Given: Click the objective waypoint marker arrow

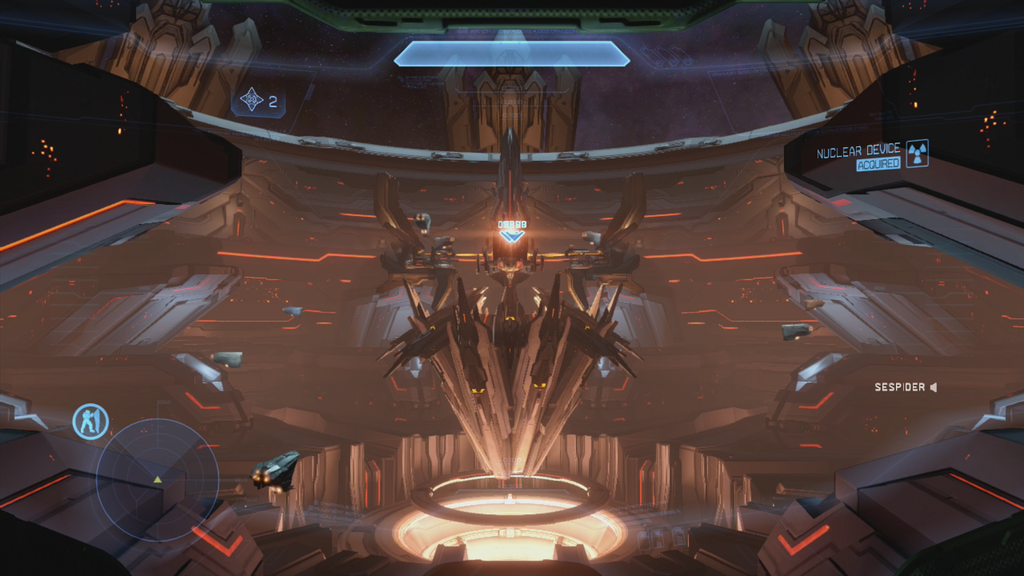Looking at the screenshot, I should pyautogui.click(x=512, y=236).
